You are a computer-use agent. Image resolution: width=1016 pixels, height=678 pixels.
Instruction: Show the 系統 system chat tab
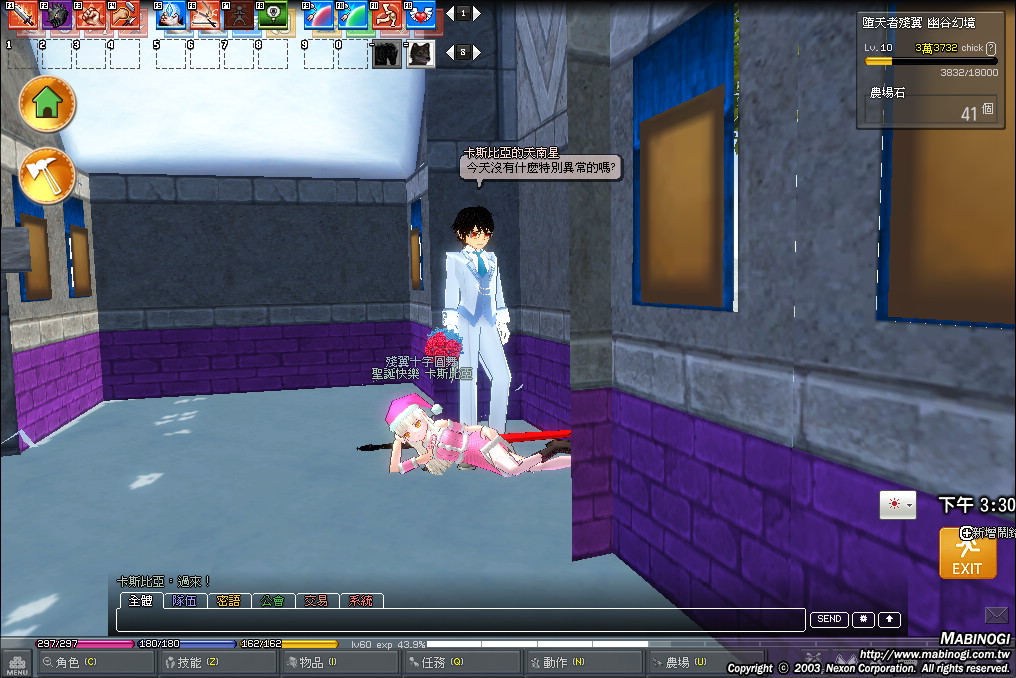[x=361, y=601]
